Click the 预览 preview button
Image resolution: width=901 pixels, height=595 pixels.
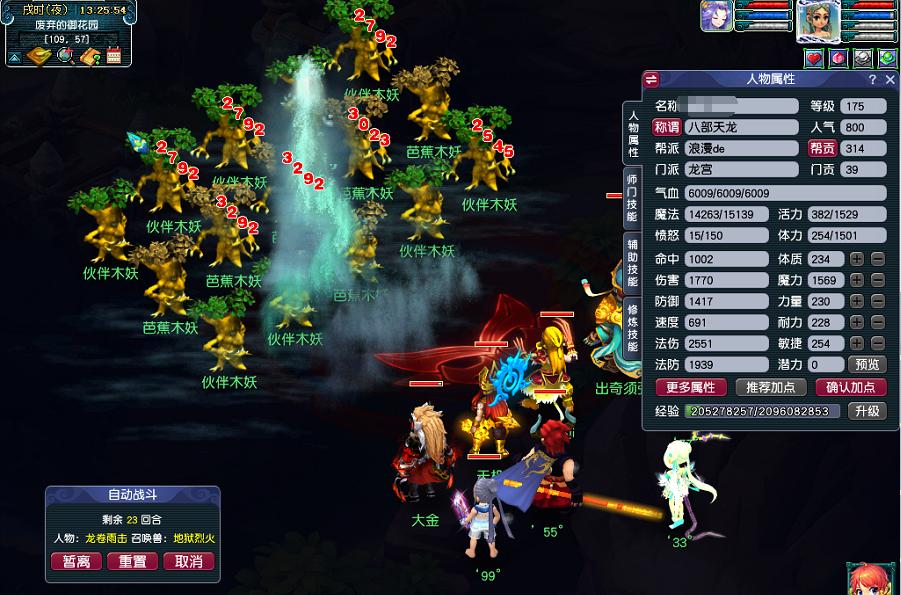click(867, 365)
